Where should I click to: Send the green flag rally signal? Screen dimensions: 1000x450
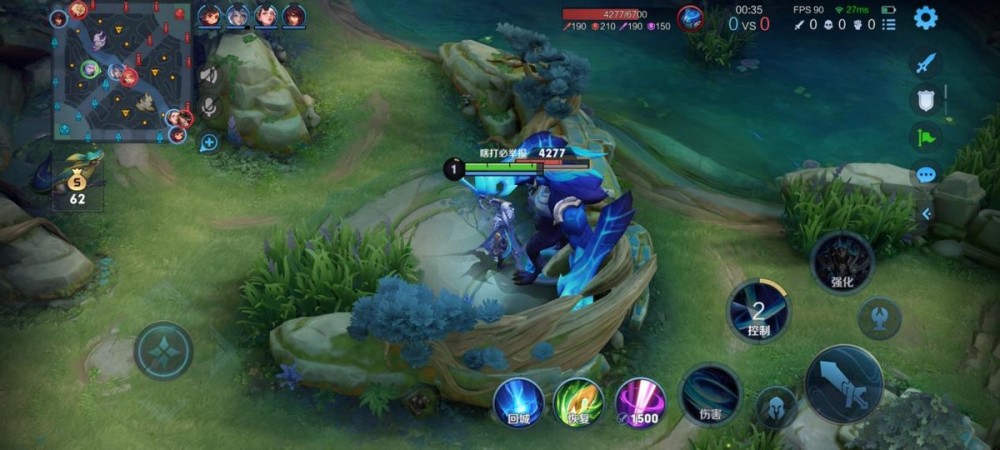(925, 138)
